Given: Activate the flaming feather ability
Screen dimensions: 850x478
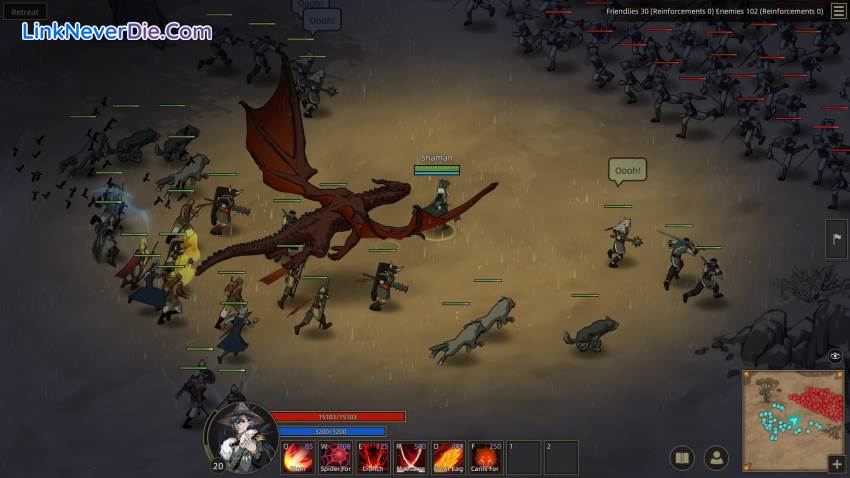Looking at the screenshot, I should tap(447, 457).
